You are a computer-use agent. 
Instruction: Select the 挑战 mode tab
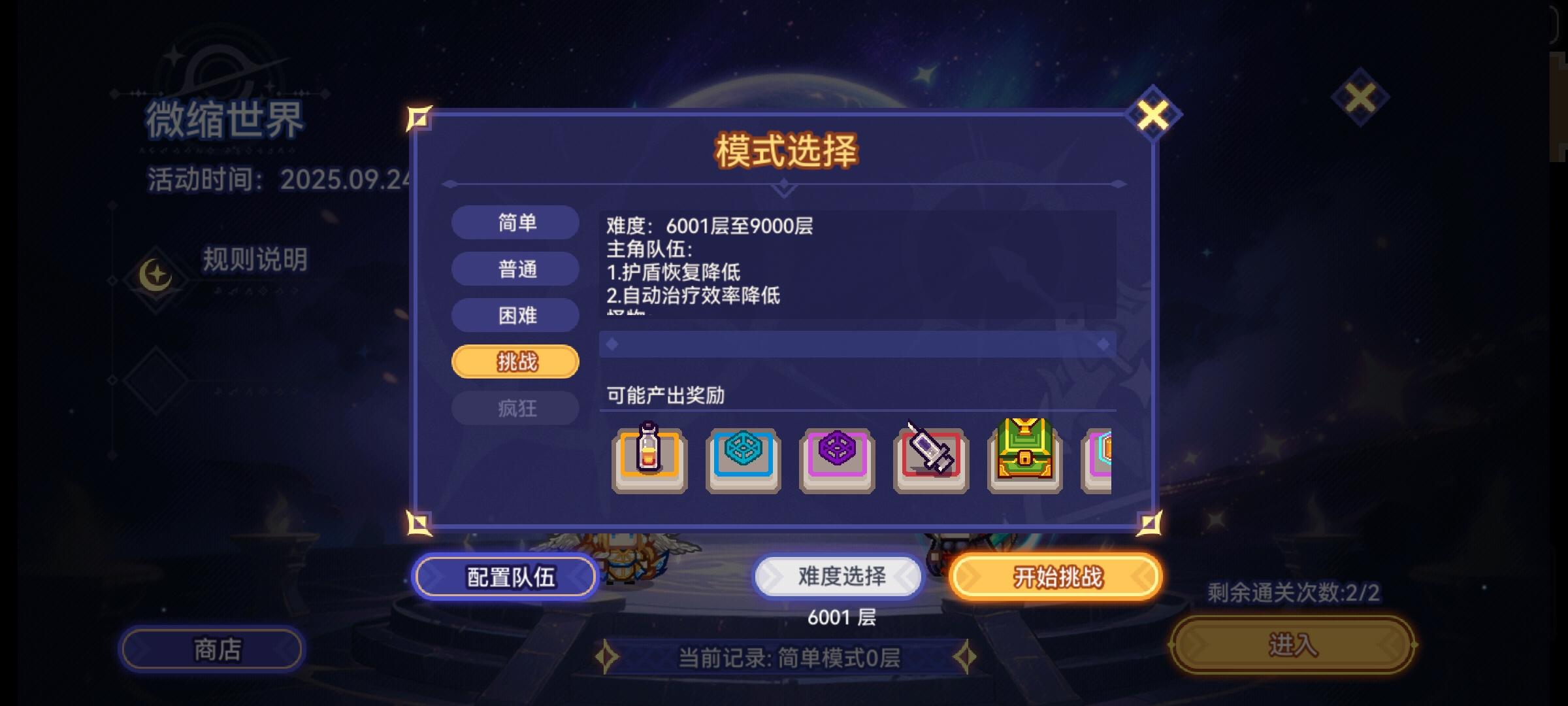[x=515, y=361]
